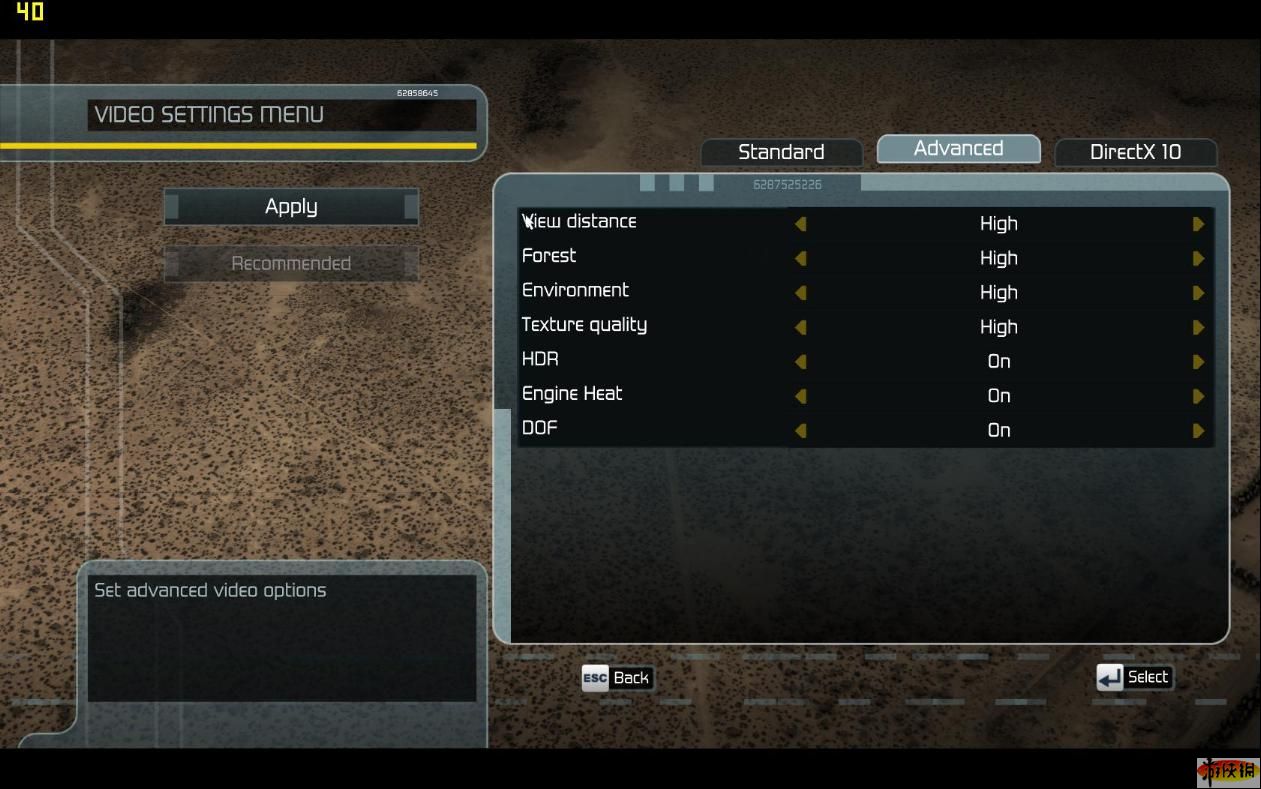Raise Forest detail using right arrow
Image resolution: width=1261 pixels, height=789 pixels.
click(1198, 258)
